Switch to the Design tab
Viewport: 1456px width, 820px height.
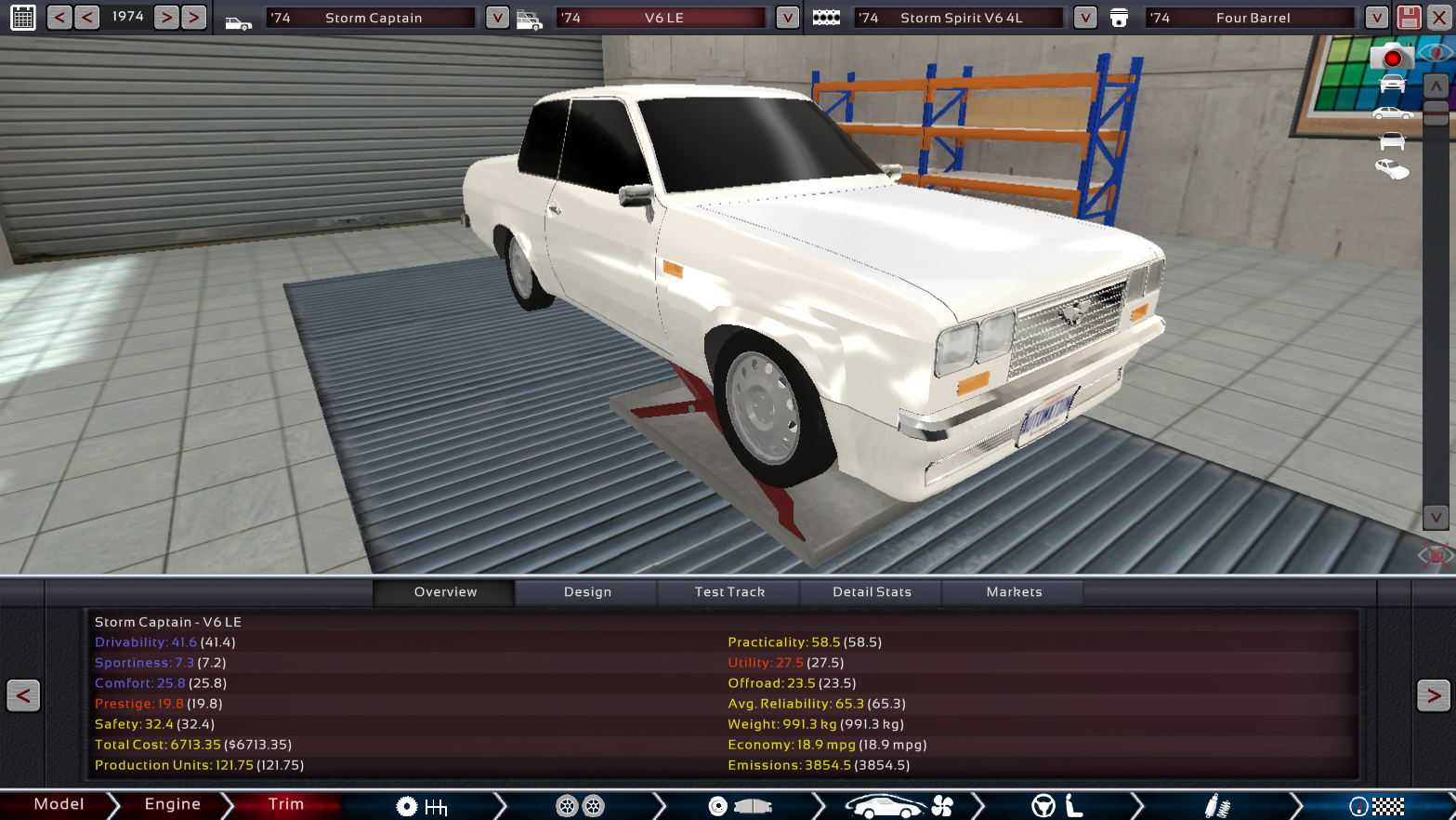pyautogui.click(x=587, y=592)
